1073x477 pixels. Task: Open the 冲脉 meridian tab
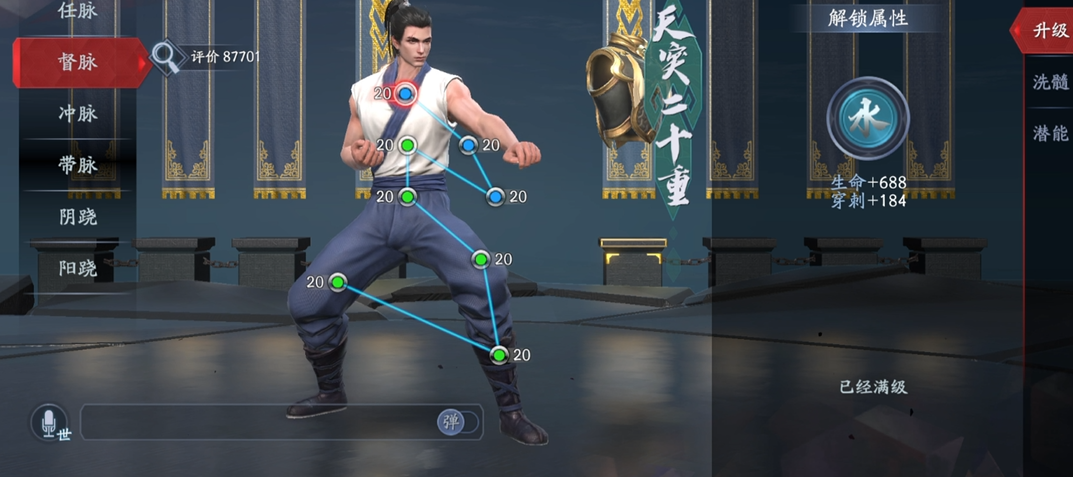point(78,114)
